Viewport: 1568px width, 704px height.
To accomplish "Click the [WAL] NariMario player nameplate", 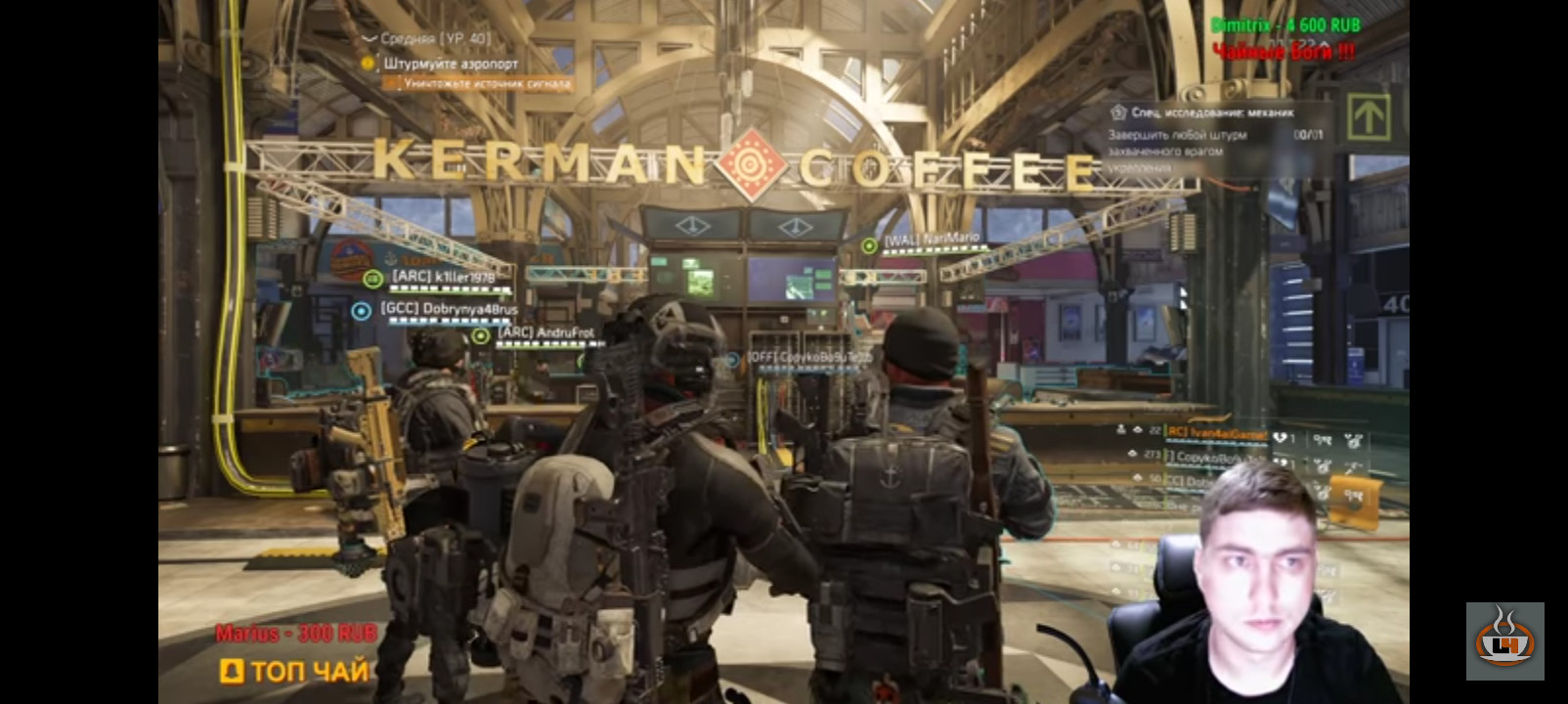I will pyautogui.click(x=931, y=239).
